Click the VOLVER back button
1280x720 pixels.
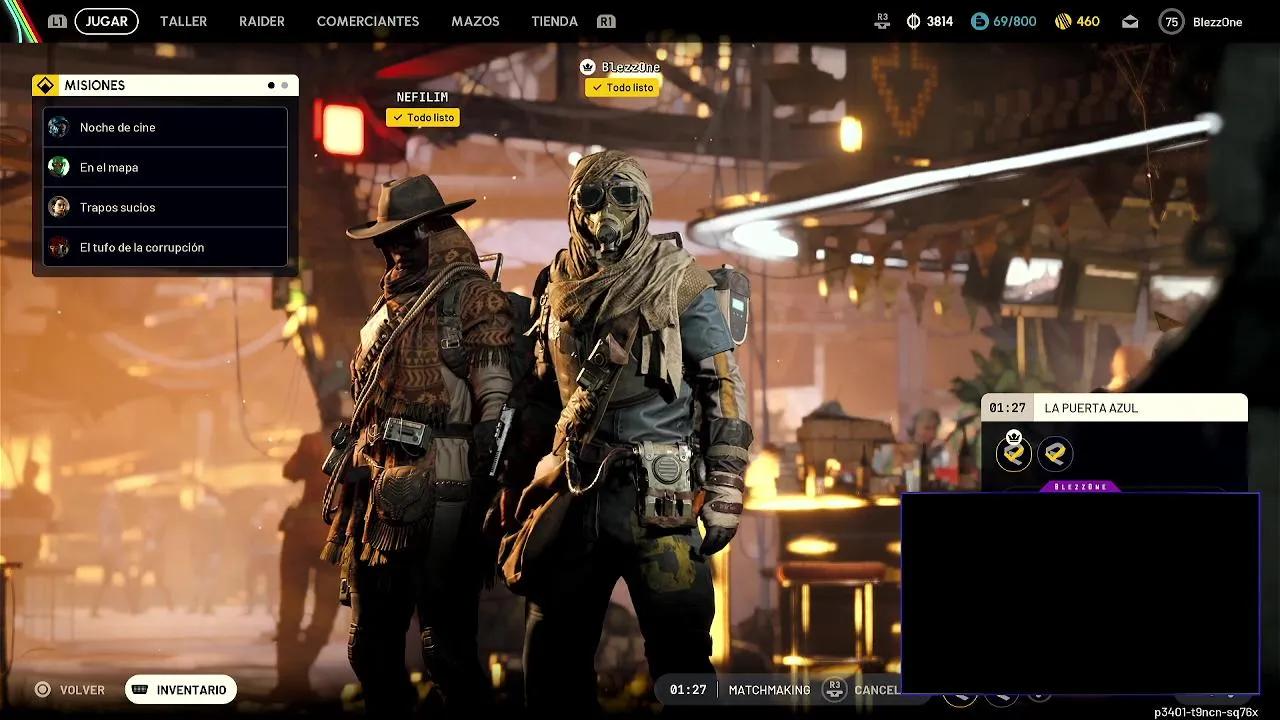pos(70,690)
